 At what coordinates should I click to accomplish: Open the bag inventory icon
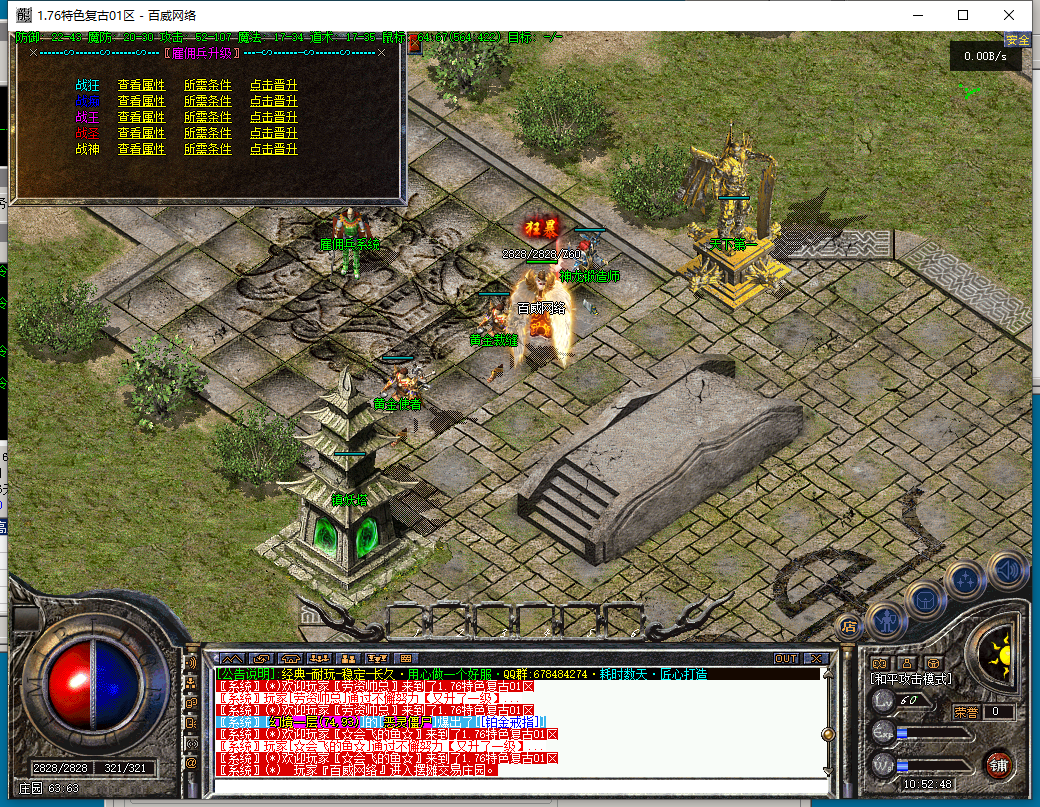(926, 601)
